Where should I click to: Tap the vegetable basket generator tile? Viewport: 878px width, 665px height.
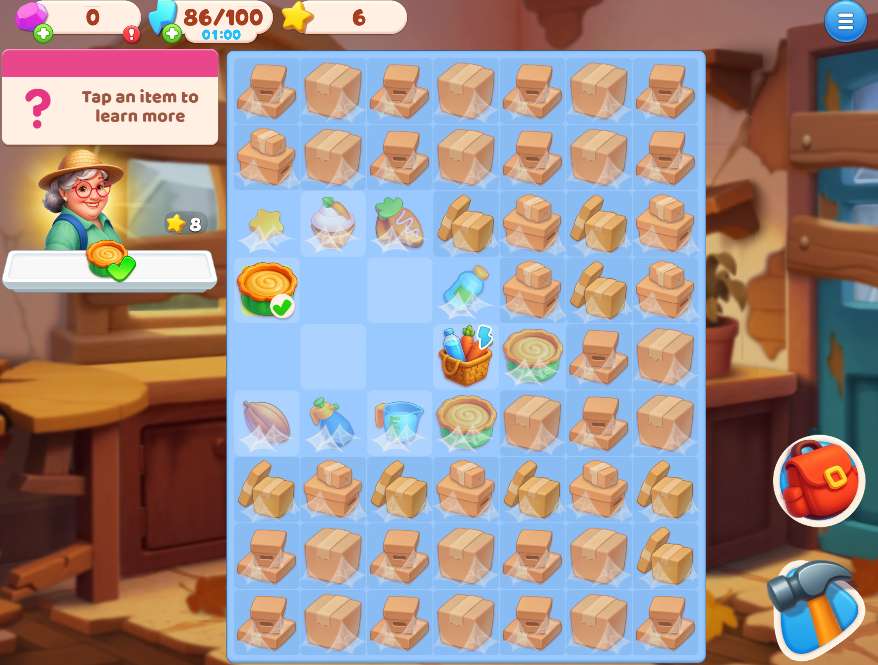pyautogui.click(x=466, y=355)
